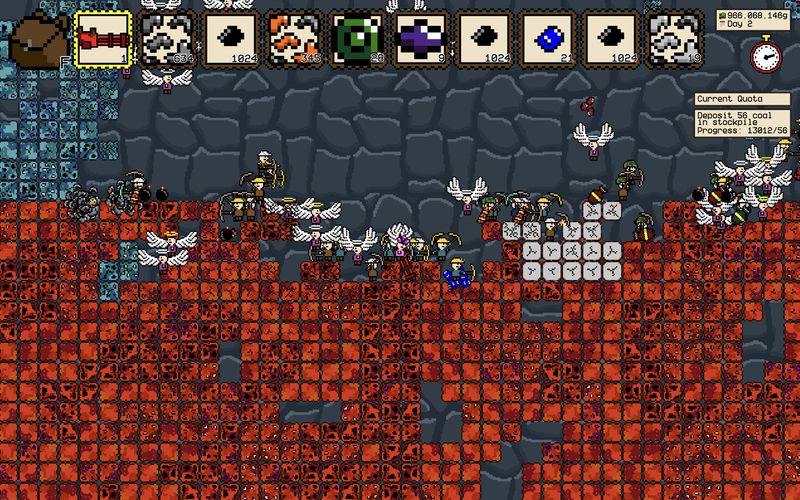Select the blue gem hotbar slot
The image size is (800, 500).
pos(549,40)
